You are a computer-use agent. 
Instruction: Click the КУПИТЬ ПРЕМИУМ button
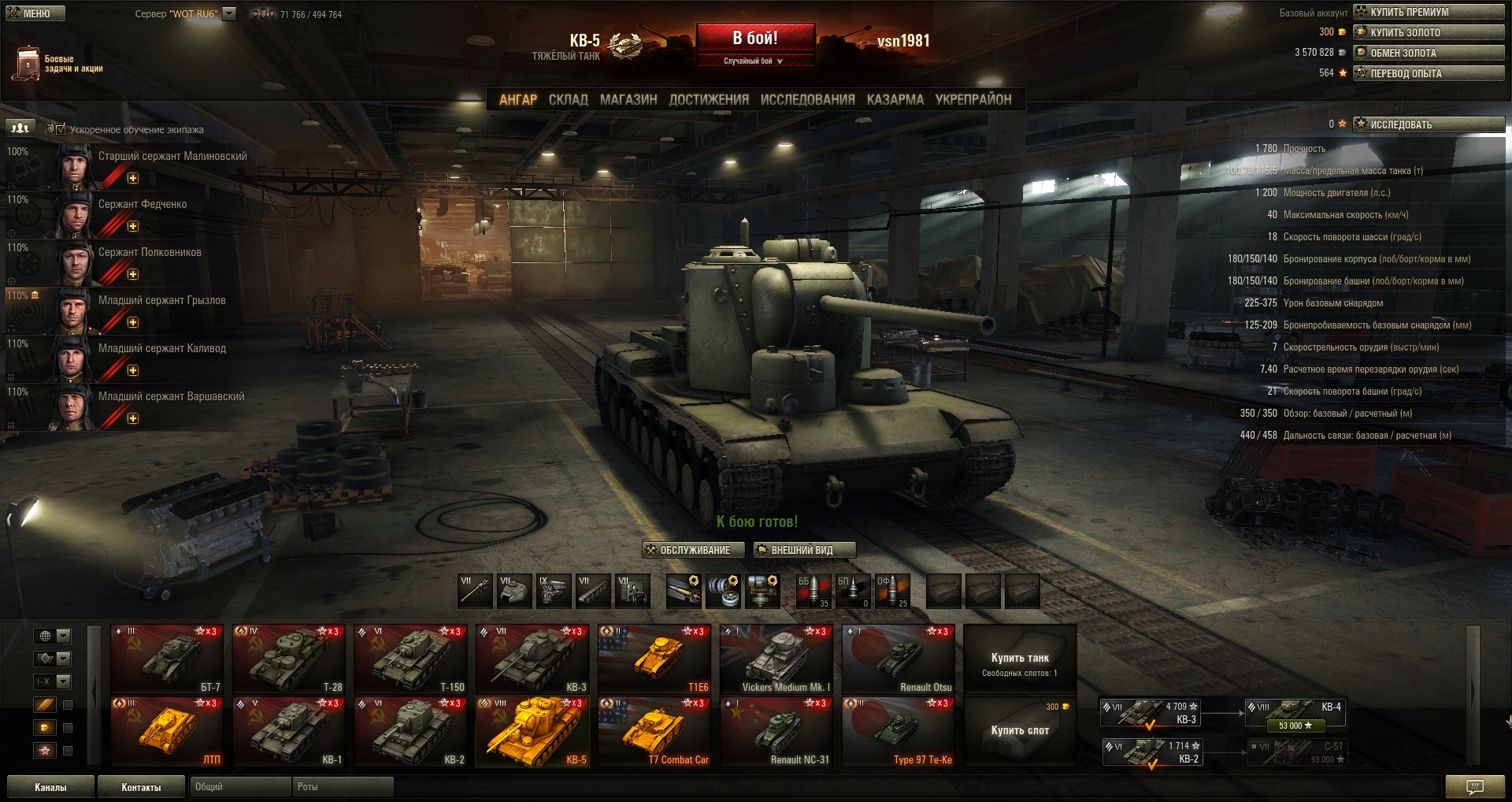coord(1429,12)
